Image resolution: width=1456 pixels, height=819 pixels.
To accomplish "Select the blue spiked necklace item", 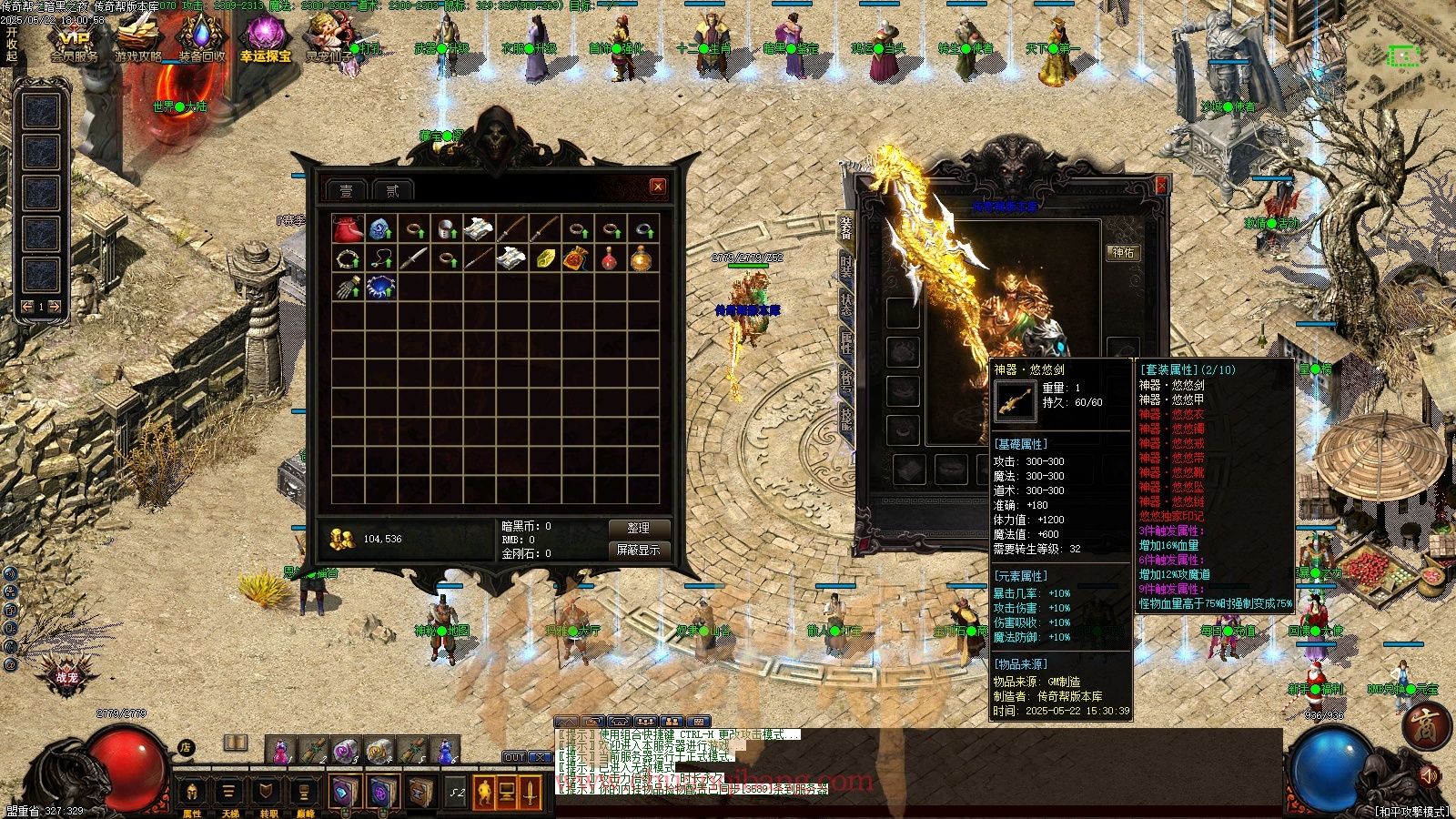I will coord(380,288).
